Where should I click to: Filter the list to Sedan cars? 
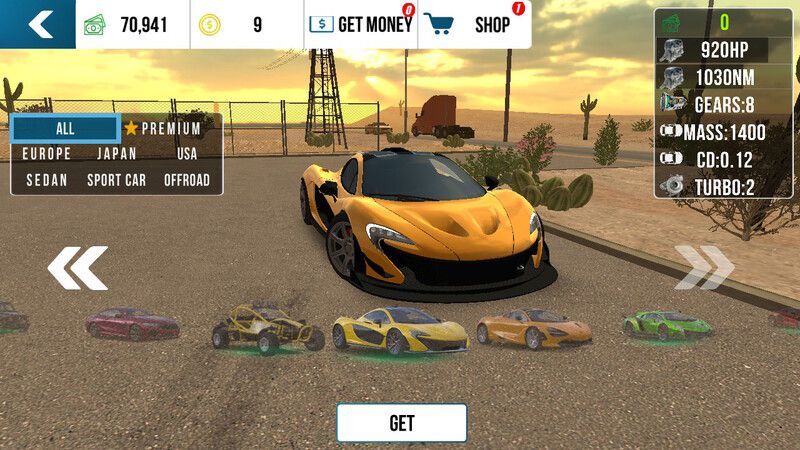tap(47, 180)
